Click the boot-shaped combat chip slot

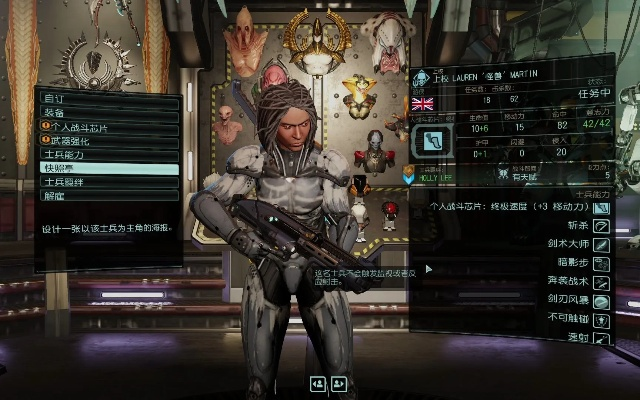433,142
